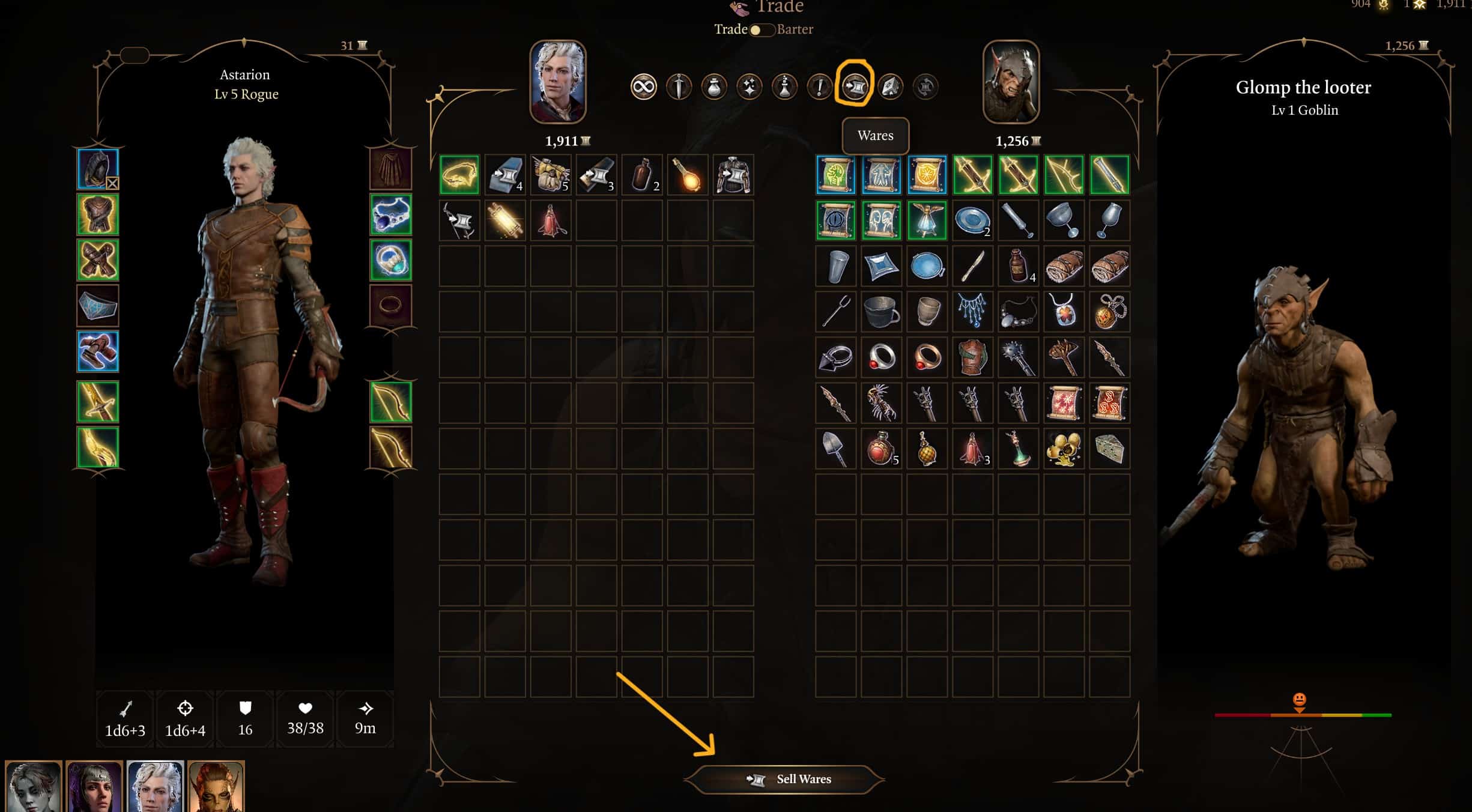
Task: Click Glomp the looter's goblin portrait
Action: [x=1011, y=82]
